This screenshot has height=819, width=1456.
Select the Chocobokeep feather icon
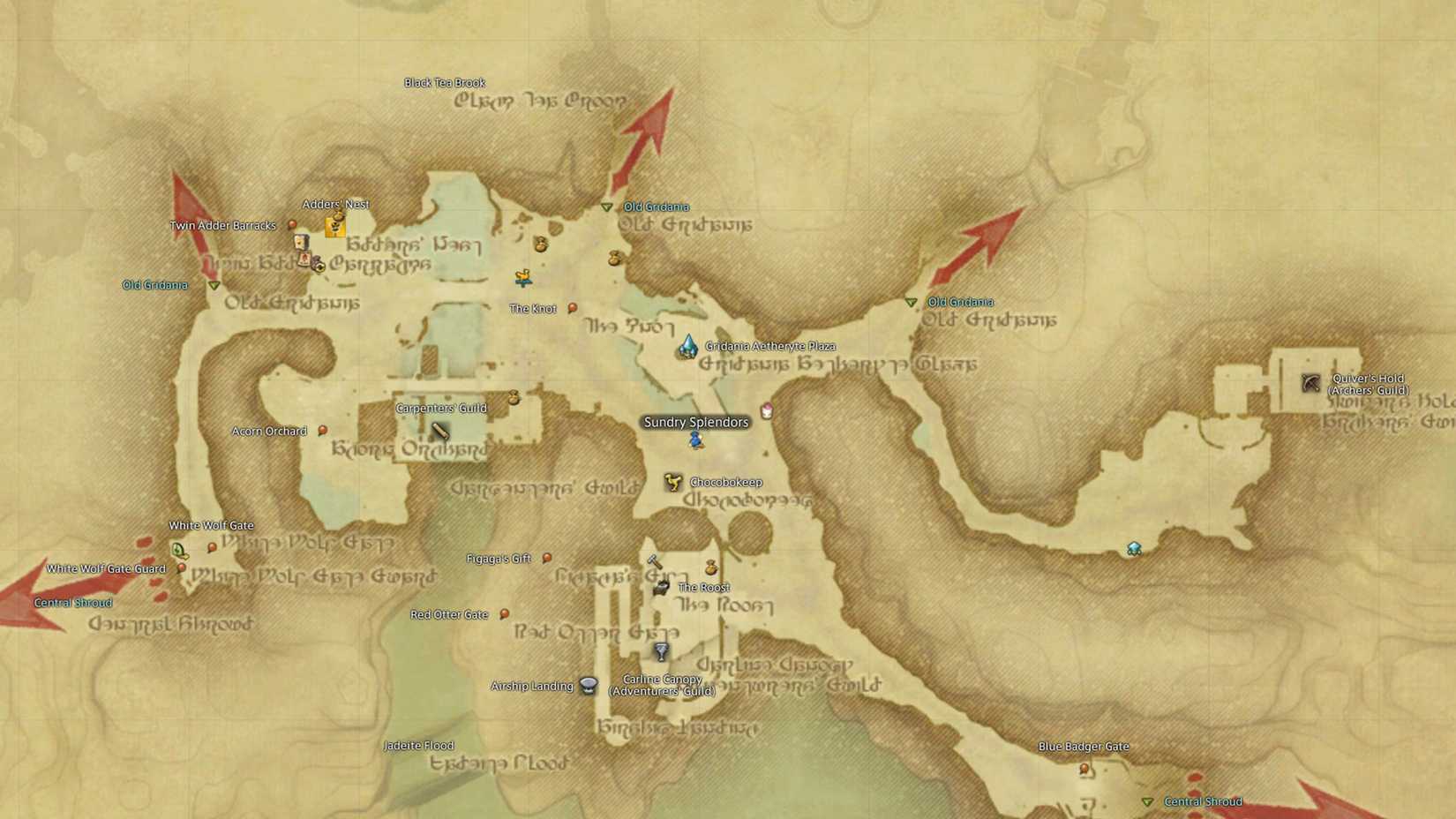(x=674, y=482)
